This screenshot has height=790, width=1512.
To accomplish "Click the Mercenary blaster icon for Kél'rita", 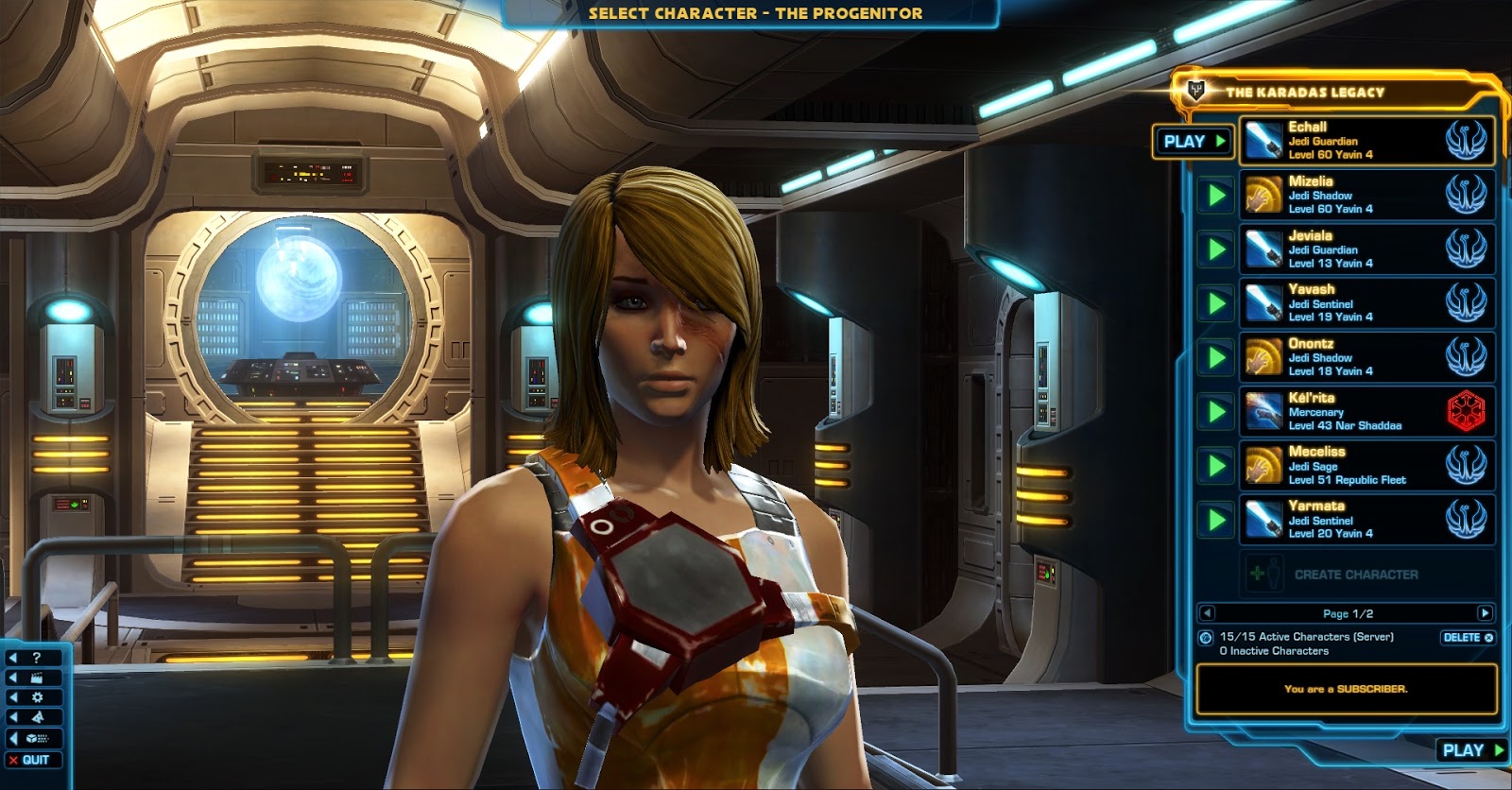I will point(1264,410).
